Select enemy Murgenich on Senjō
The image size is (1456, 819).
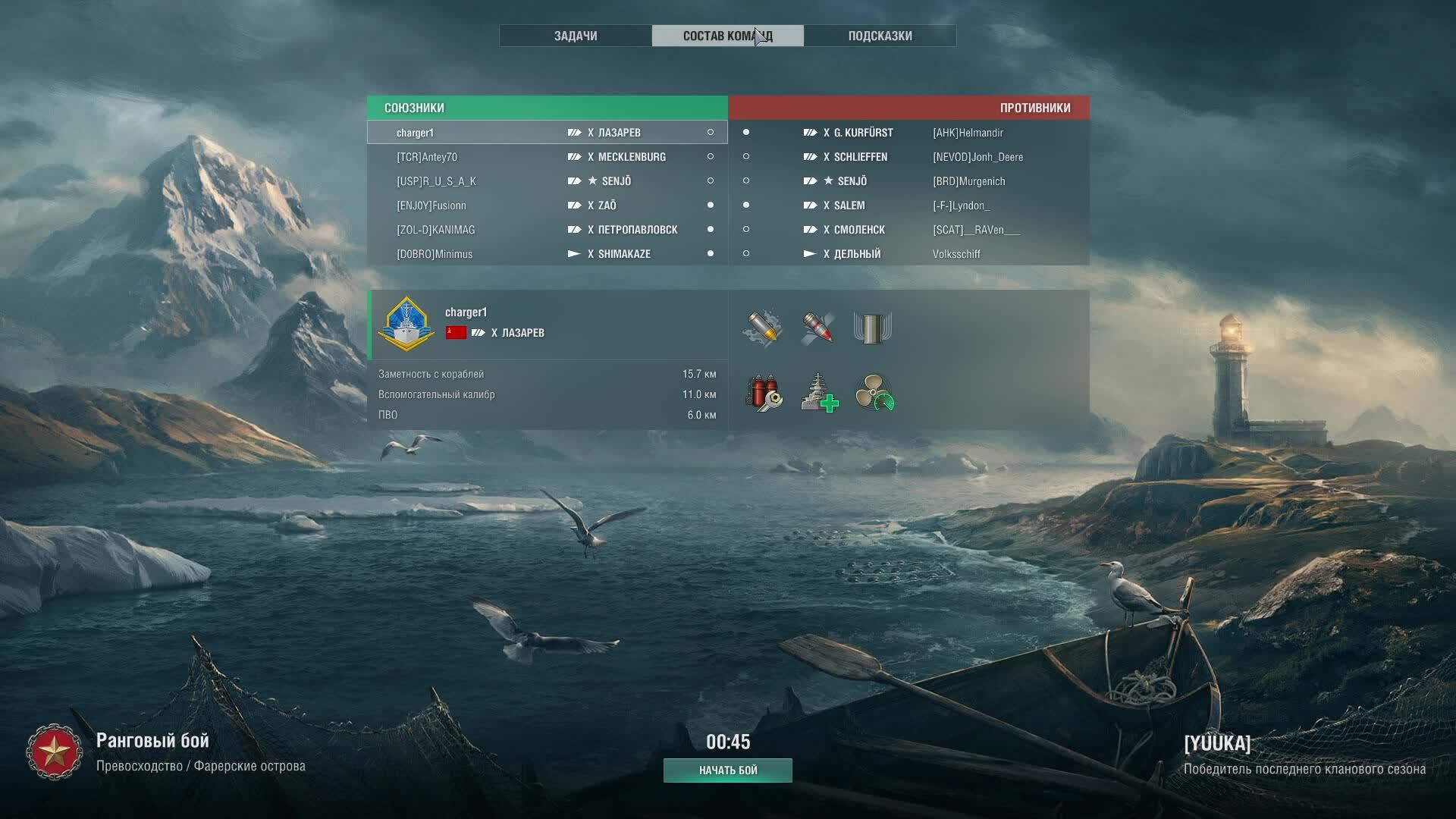pyautogui.click(x=908, y=181)
